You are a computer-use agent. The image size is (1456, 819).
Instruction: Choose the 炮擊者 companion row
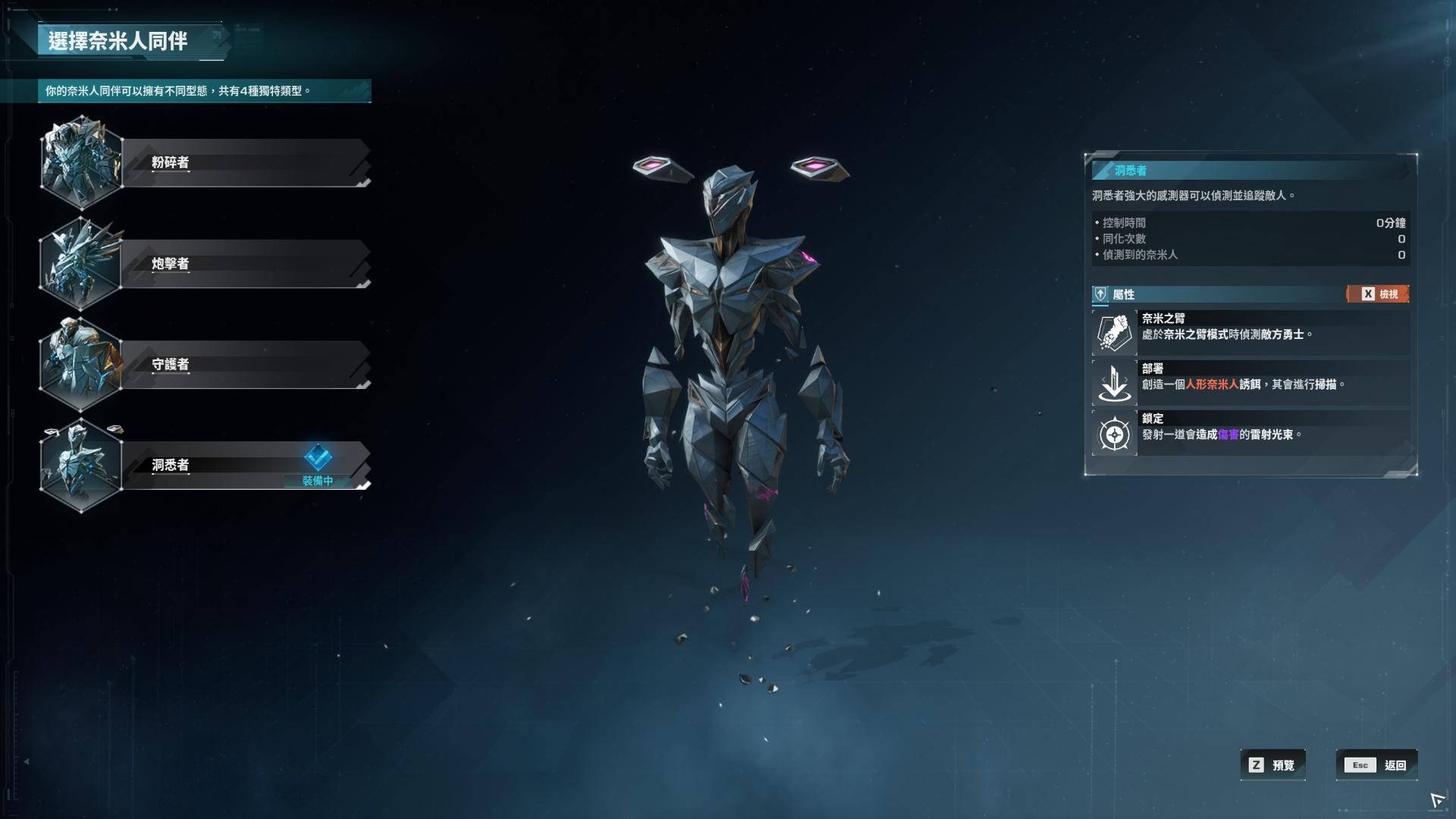pyautogui.click(x=244, y=263)
